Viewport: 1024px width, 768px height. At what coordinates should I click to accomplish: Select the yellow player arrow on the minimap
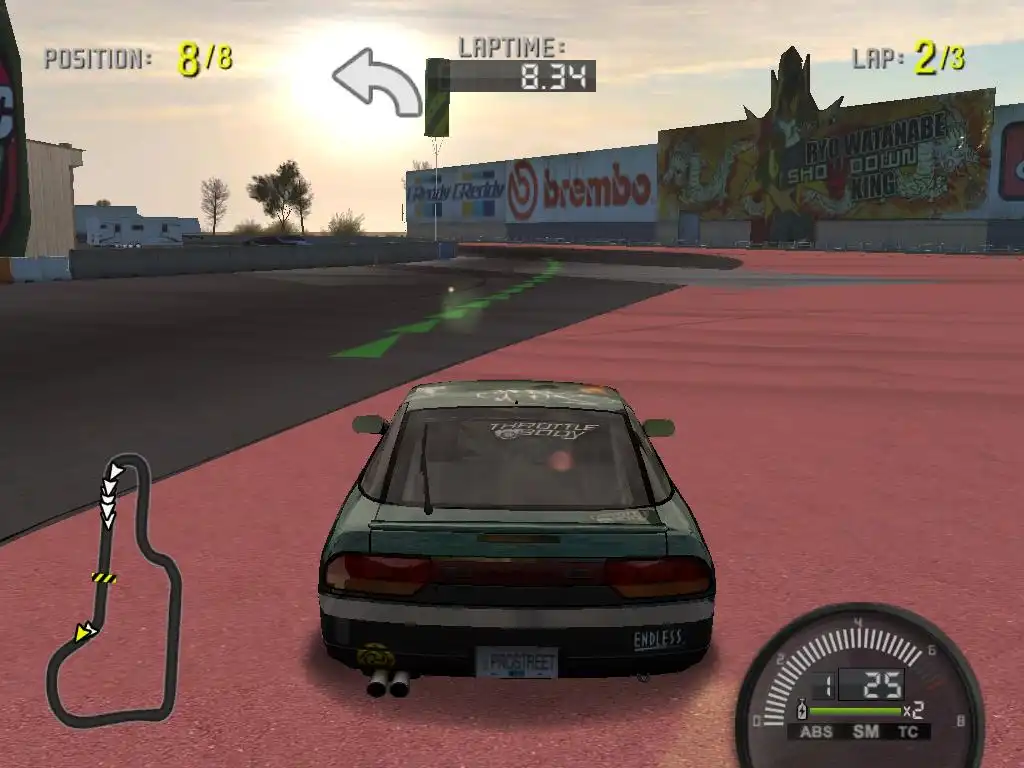(x=85, y=631)
